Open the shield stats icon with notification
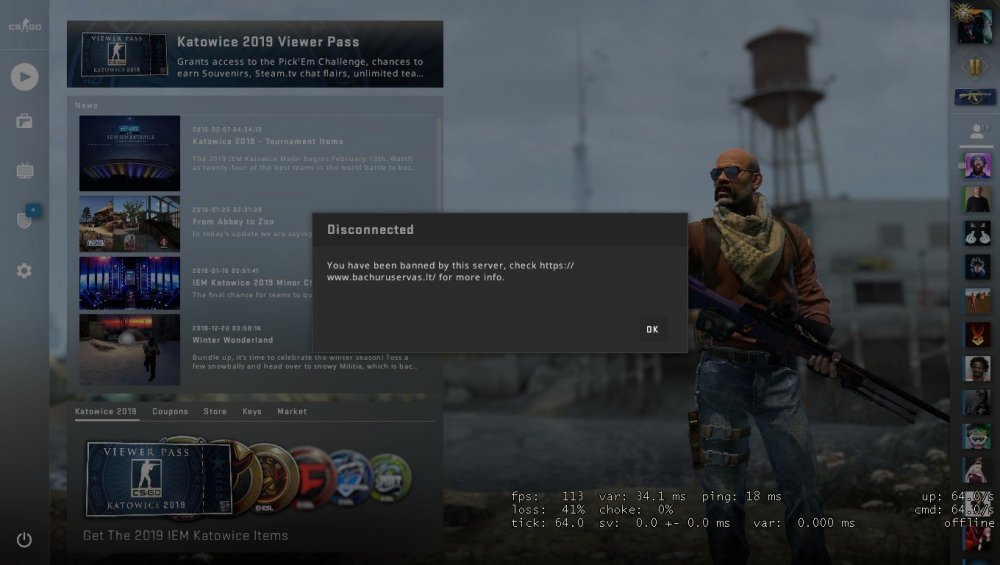This screenshot has width=1000, height=565. (24, 219)
